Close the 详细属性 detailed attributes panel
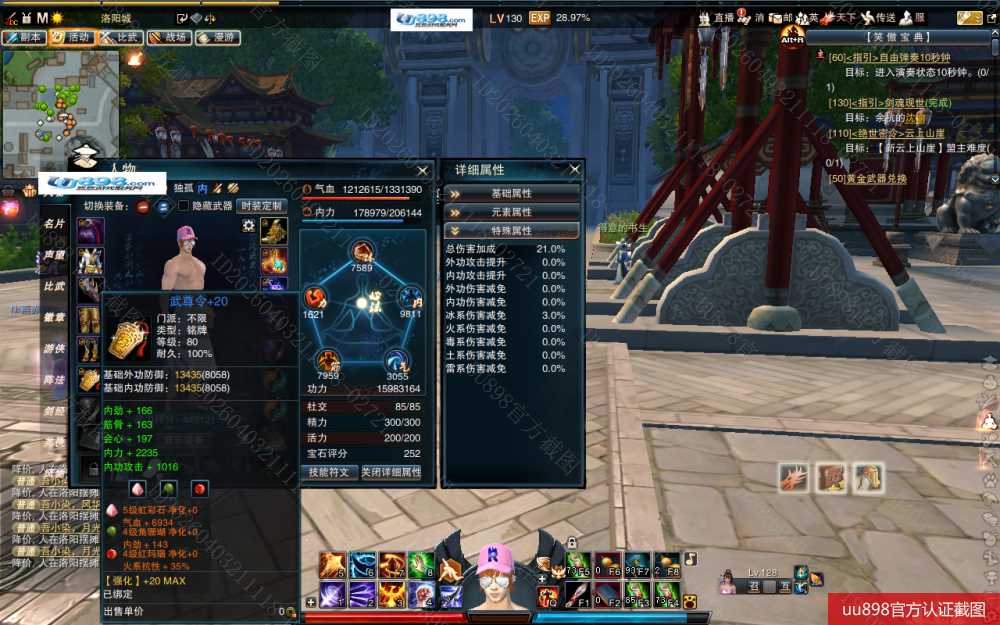Image resolution: width=1000 pixels, height=625 pixels. pos(574,170)
